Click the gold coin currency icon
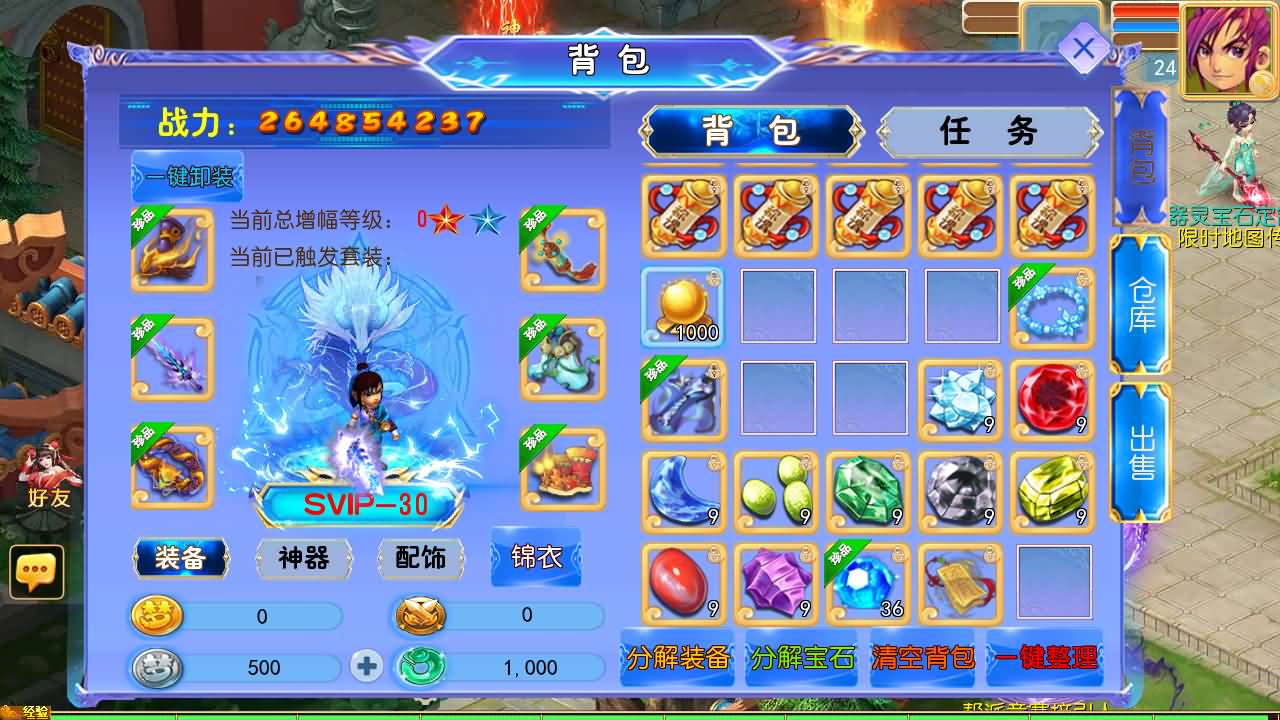The height and width of the screenshot is (720, 1280). coord(158,618)
